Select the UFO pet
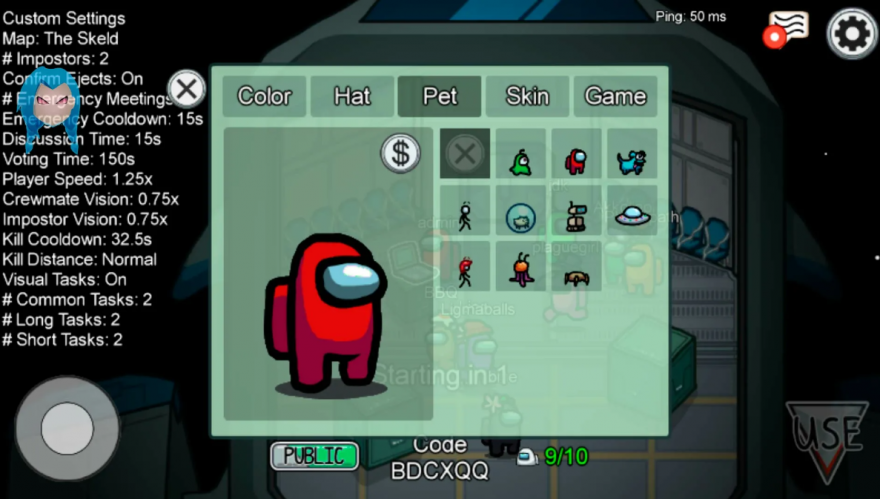The height and width of the screenshot is (499, 880). pyautogui.click(x=632, y=214)
